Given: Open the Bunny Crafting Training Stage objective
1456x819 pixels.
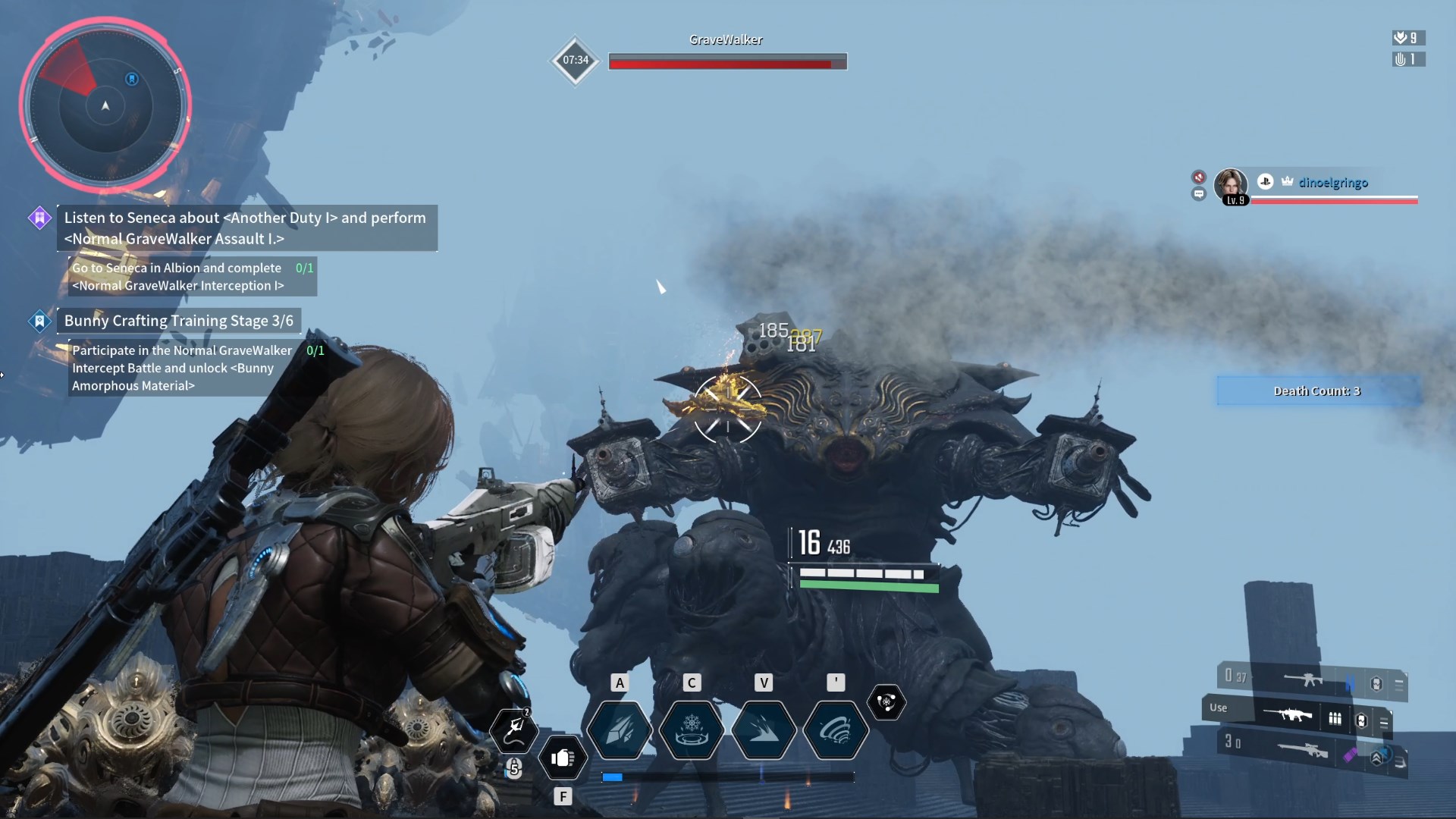Looking at the screenshot, I should click(178, 321).
